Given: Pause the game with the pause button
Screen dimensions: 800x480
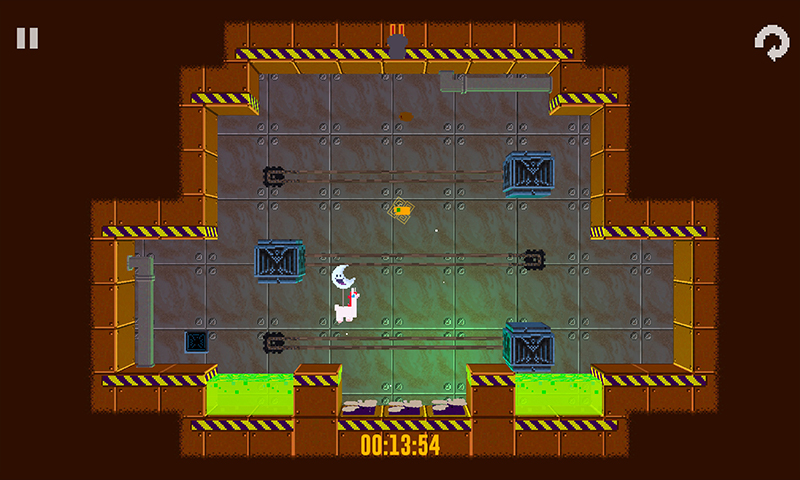Looking at the screenshot, I should click(27, 39).
